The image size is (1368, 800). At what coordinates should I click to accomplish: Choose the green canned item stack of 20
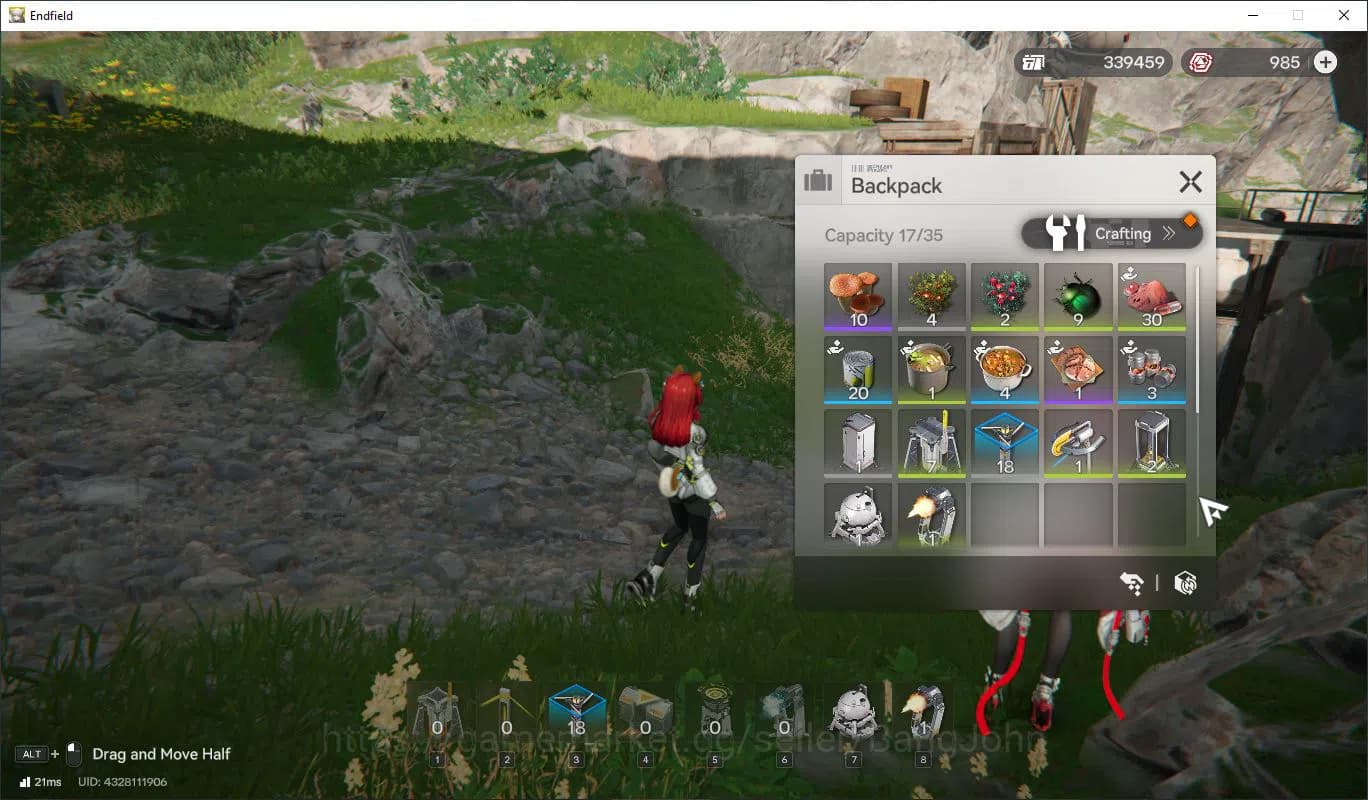(858, 369)
